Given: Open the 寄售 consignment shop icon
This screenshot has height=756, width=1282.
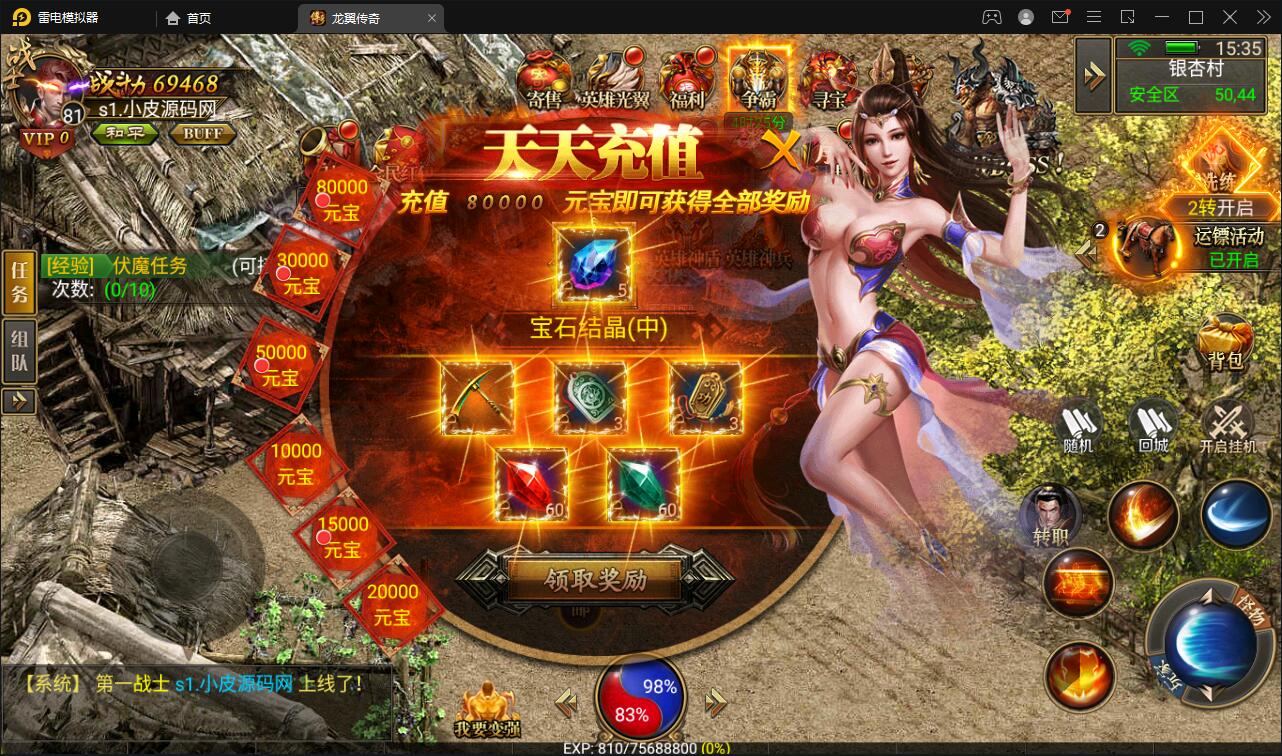Looking at the screenshot, I should click(x=543, y=75).
